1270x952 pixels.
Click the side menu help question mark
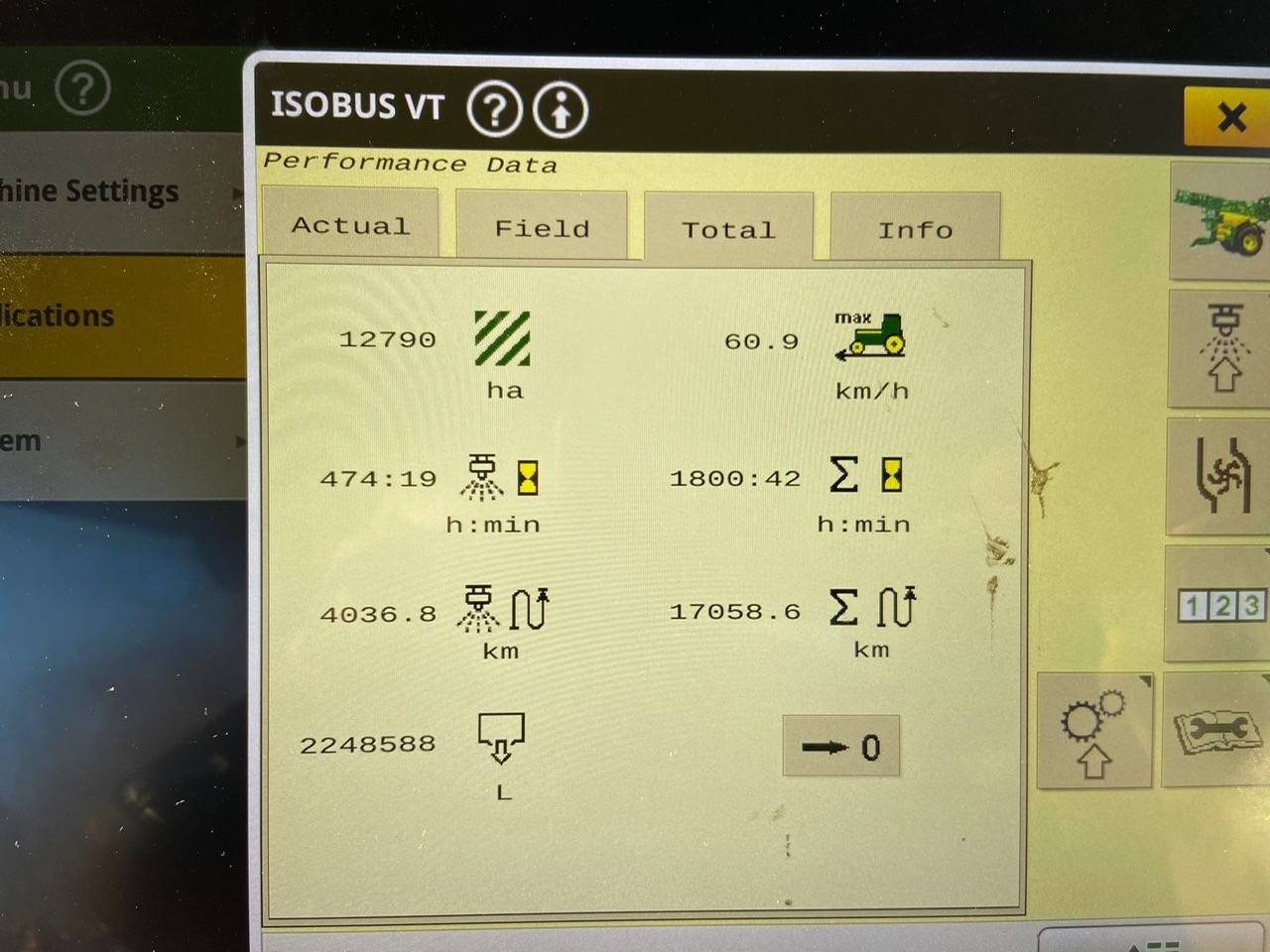(x=82, y=89)
